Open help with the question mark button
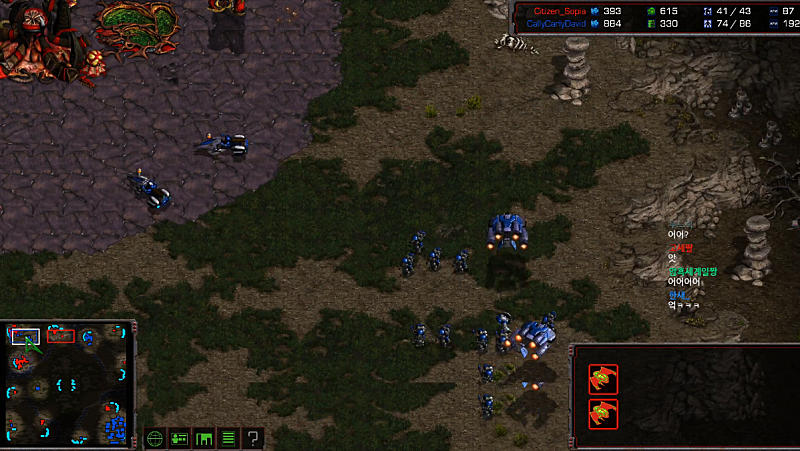 (x=254, y=438)
